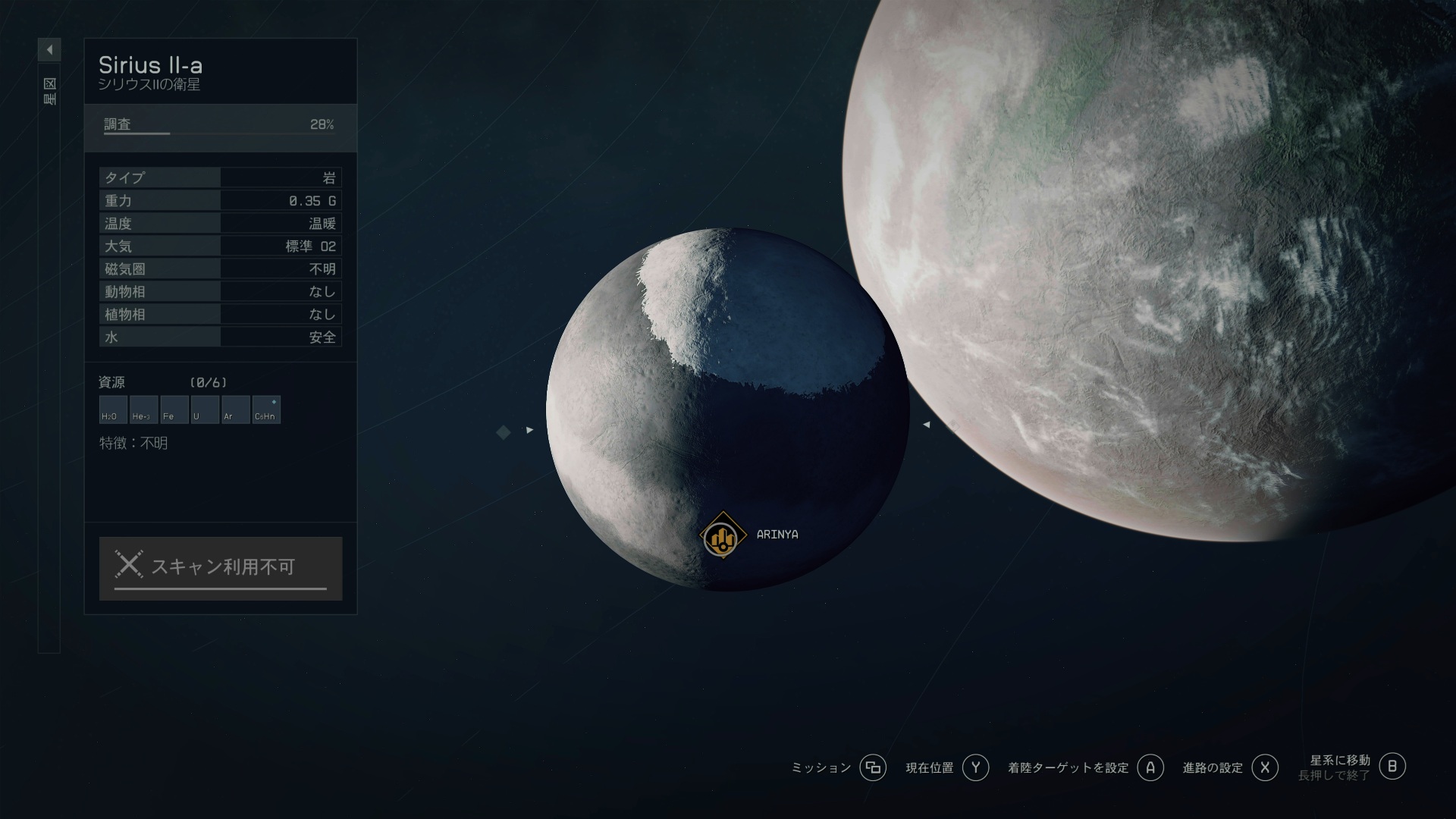Select the U uranium resource tile
The width and height of the screenshot is (1456, 819).
click(205, 409)
